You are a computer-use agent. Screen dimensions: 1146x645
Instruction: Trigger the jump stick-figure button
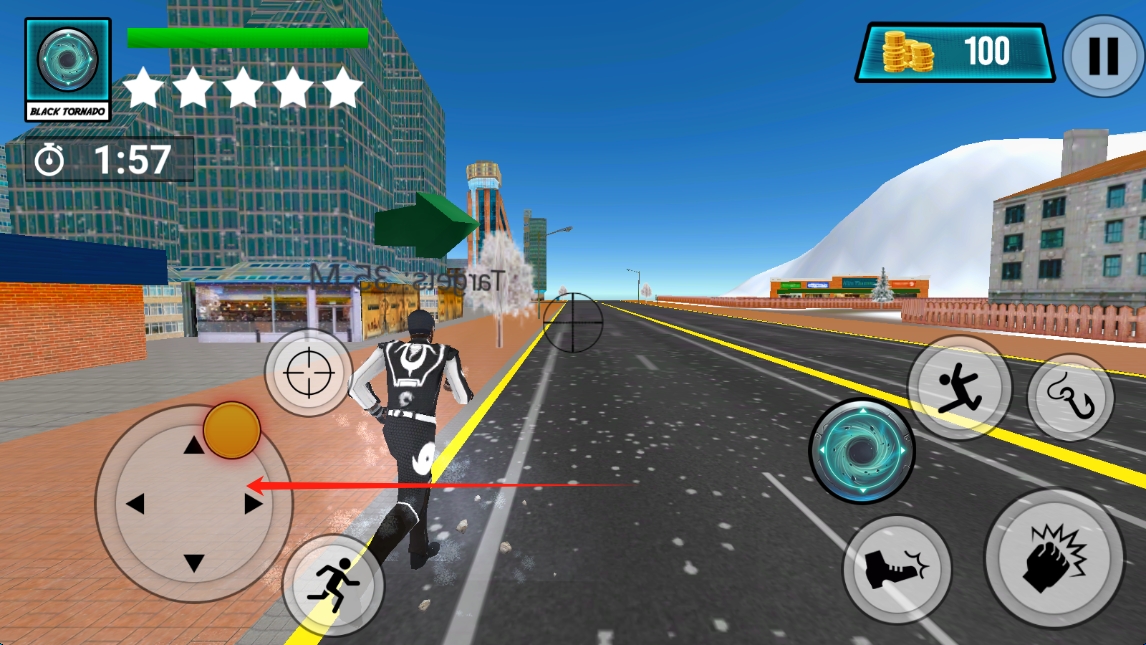pos(959,386)
